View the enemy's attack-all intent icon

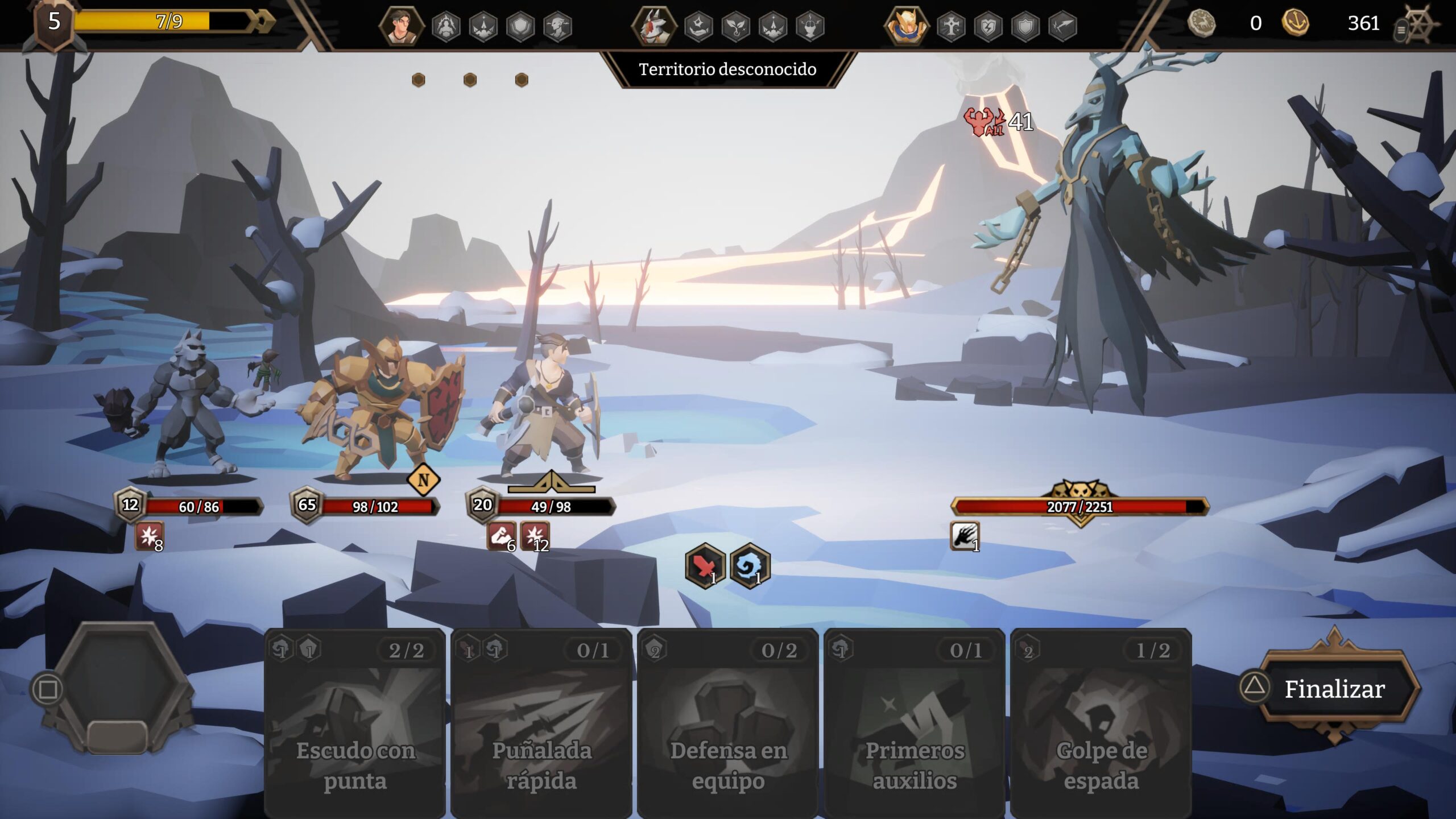pos(983,121)
